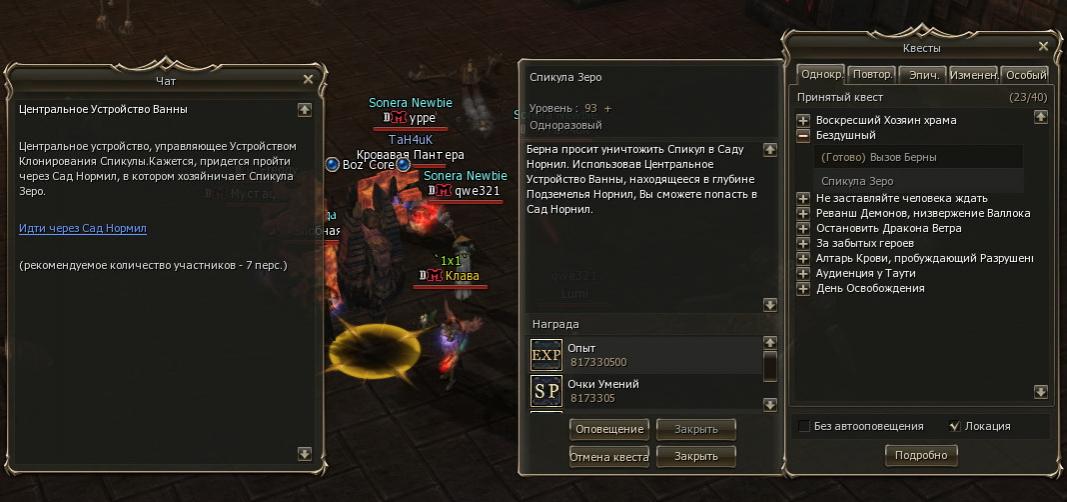
Task: Close the Квесты window
Action: (x=1043, y=46)
